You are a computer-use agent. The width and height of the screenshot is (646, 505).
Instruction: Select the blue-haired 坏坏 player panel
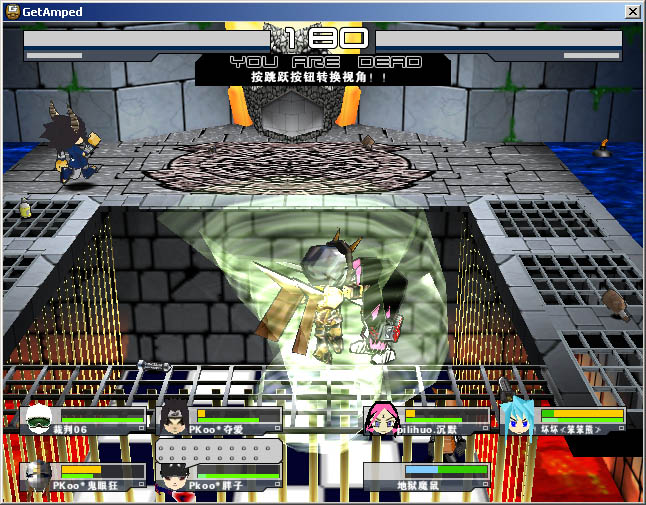(x=565, y=420)
